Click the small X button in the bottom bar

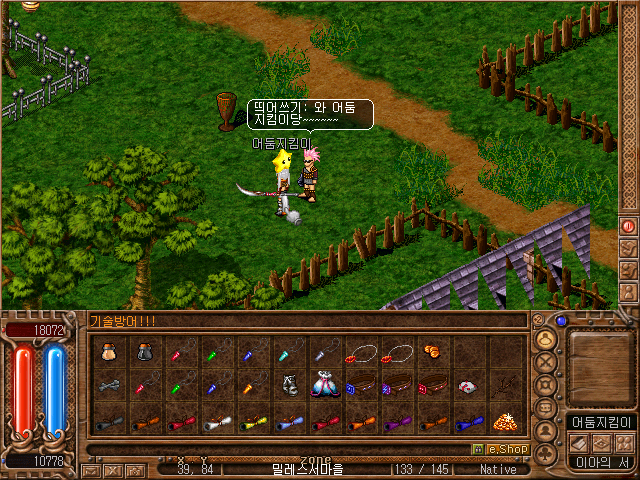coord(112,469)
